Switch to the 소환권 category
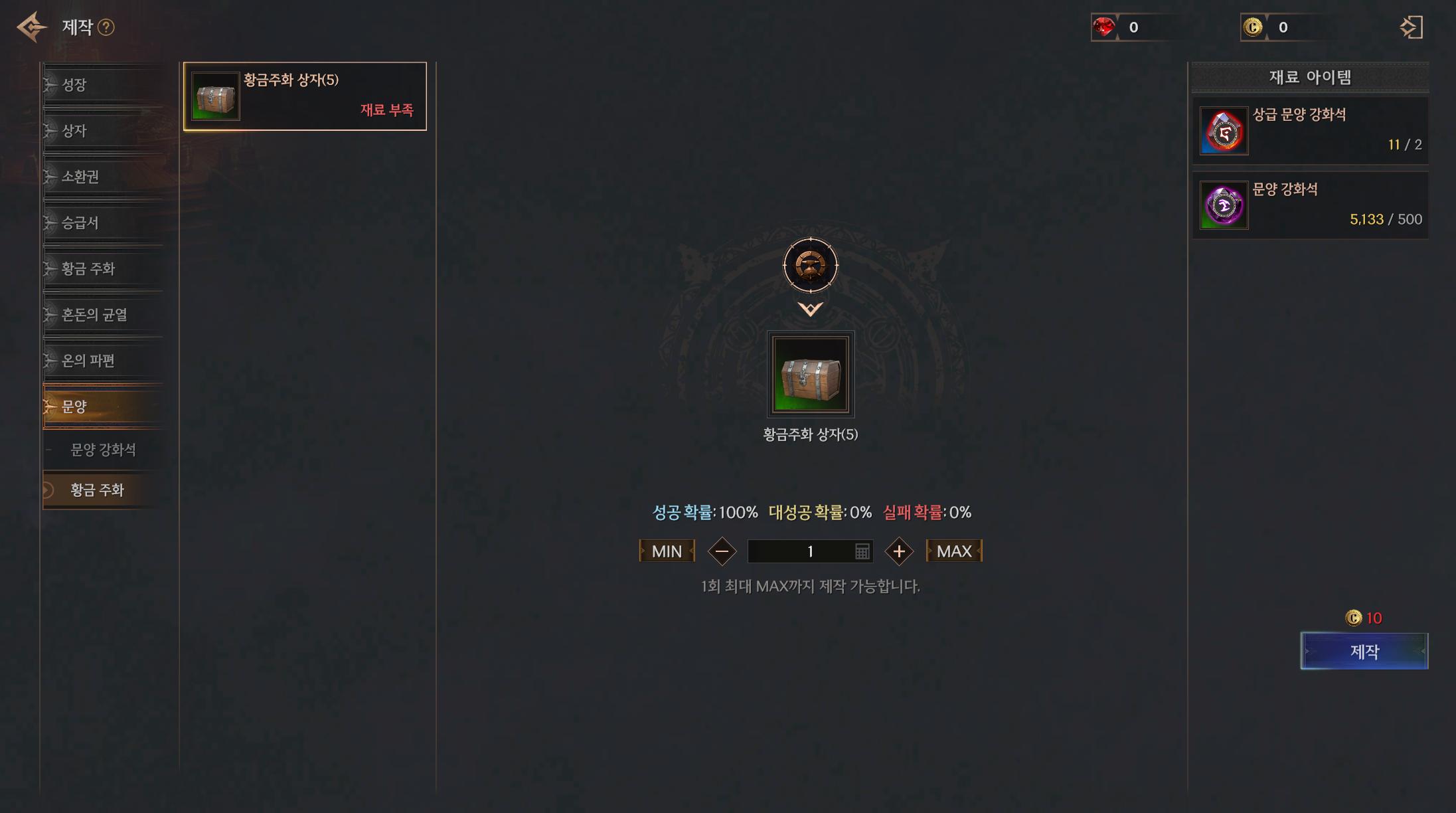The height and width of the screenshot is (813, 1456). [103, 177]
